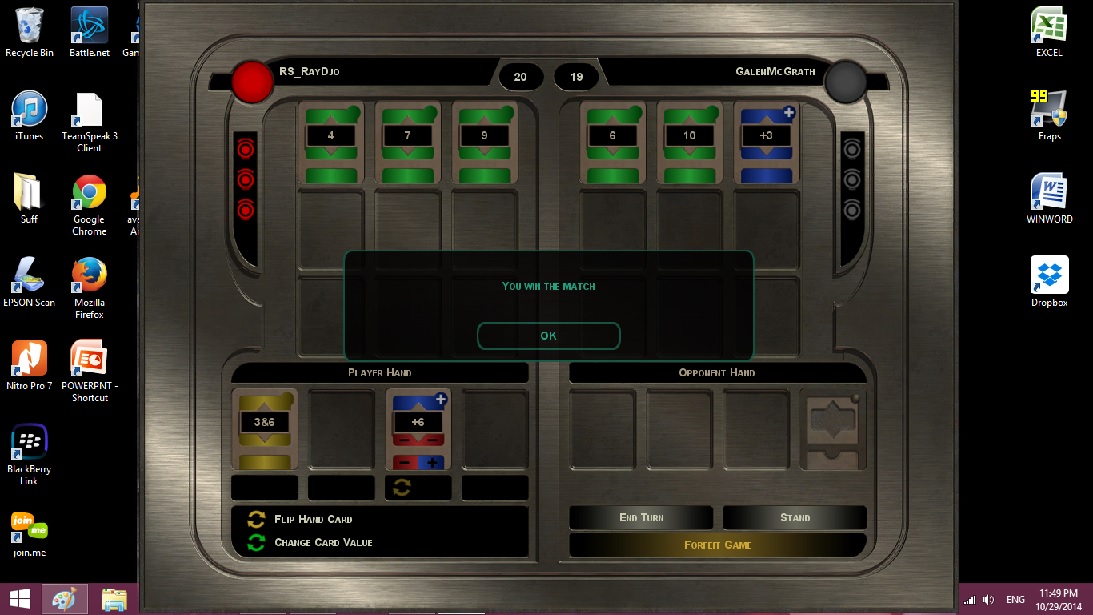This screenshot has width=1093, height=615.
Task: Select the yellow 3&6 hand card
Action: 264,429
